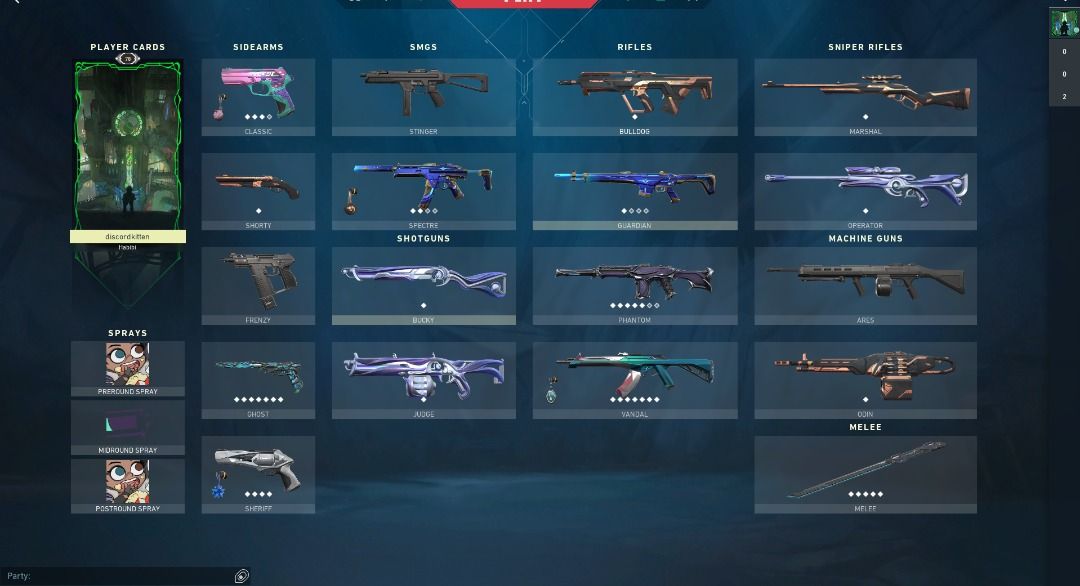Open the Operator sniper rifle slot
The width and height of the screenshot is (1080, 586).
click(865, 191)
